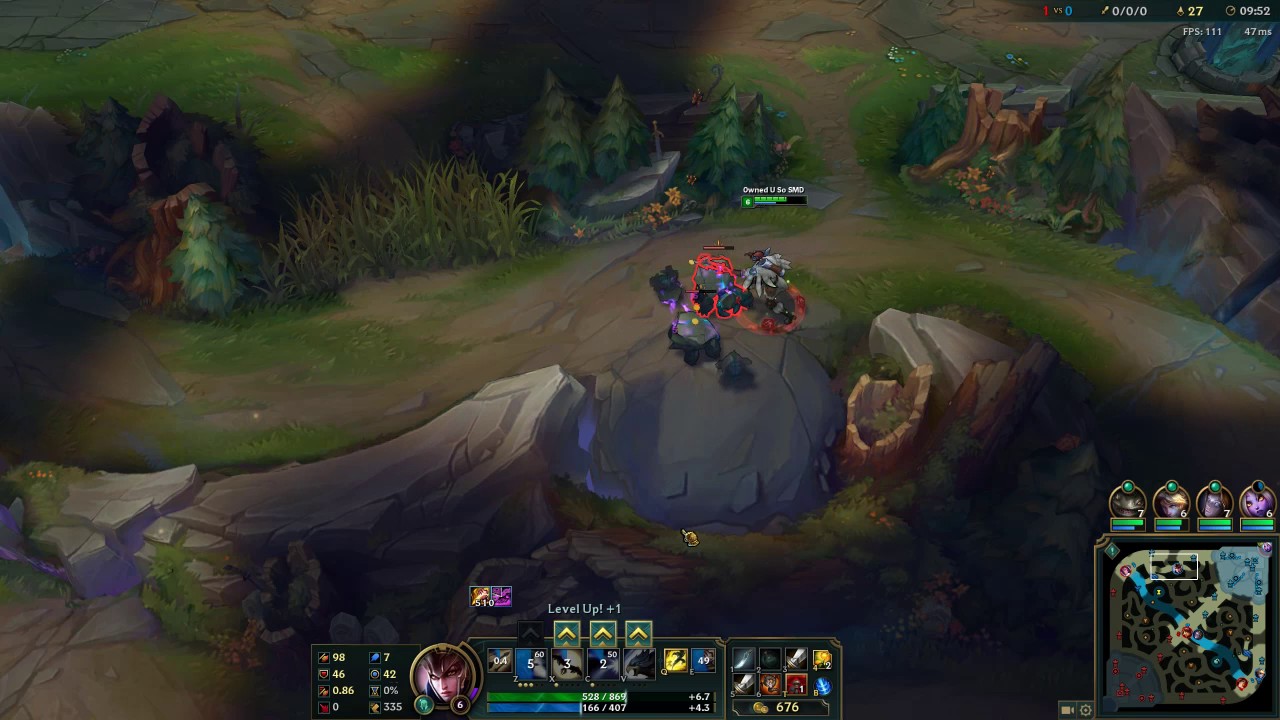Image resolution: width=1280 pixels, height=720 pixels.
Task: Open minimap options with the gear icon
Action: point(1085,710)
